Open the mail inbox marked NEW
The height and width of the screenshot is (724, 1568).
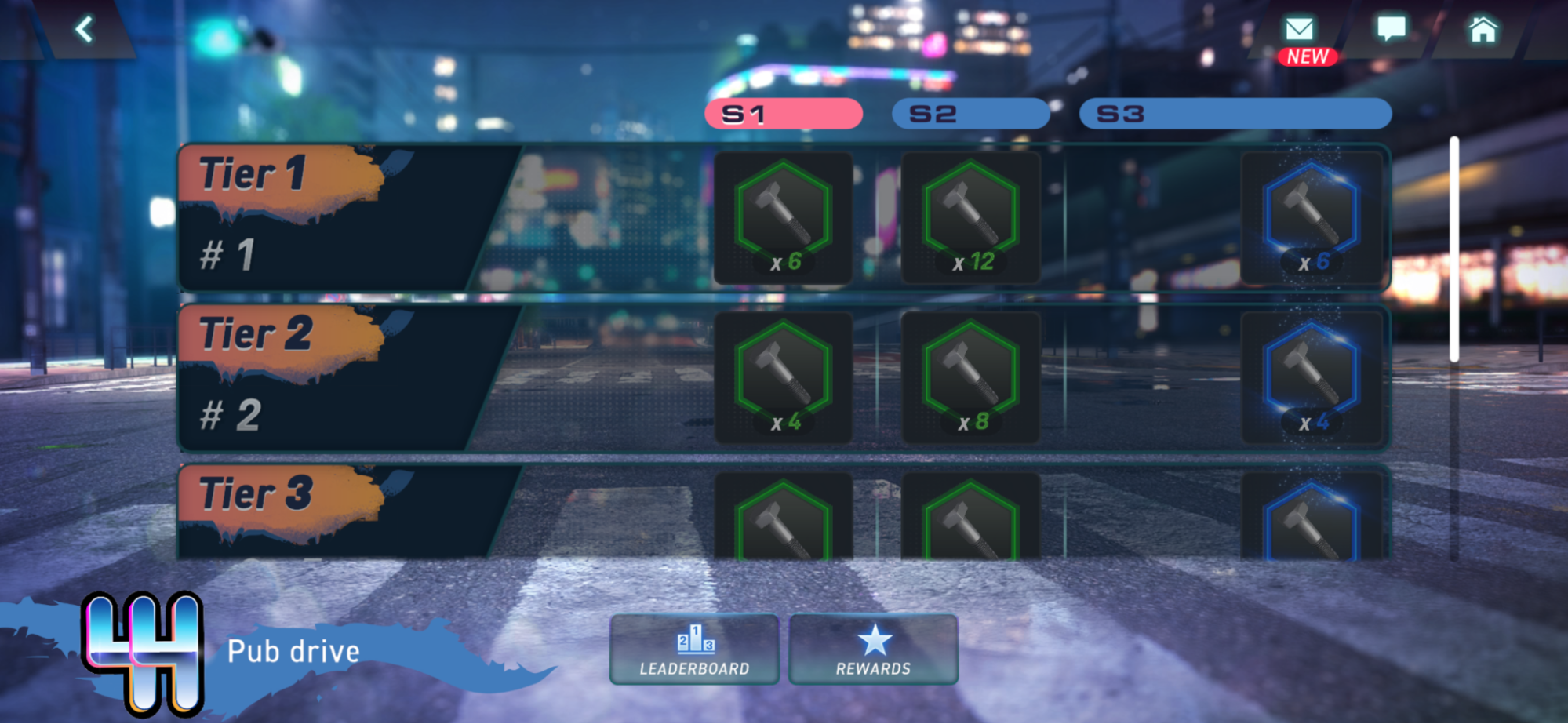(1300, 31)
